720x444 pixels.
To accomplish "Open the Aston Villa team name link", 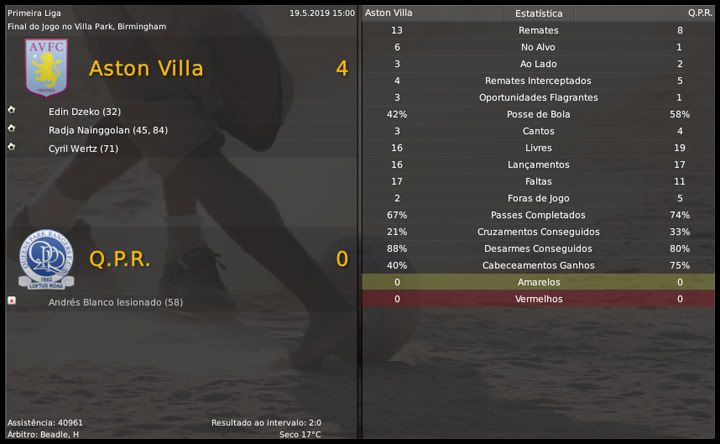I will coord(146,69).
